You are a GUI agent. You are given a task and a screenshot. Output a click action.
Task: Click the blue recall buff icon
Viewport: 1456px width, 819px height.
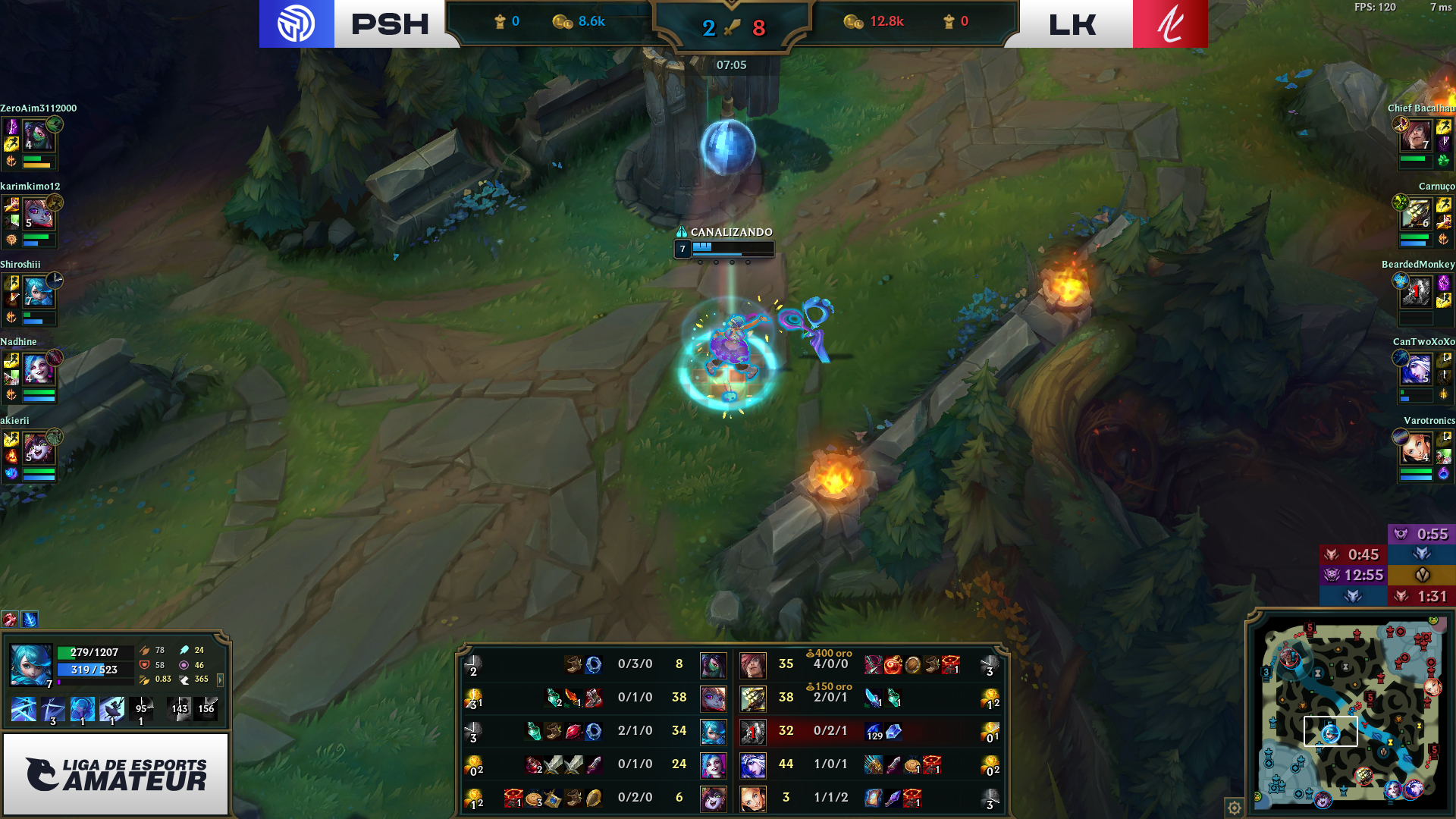click(30, 620)
